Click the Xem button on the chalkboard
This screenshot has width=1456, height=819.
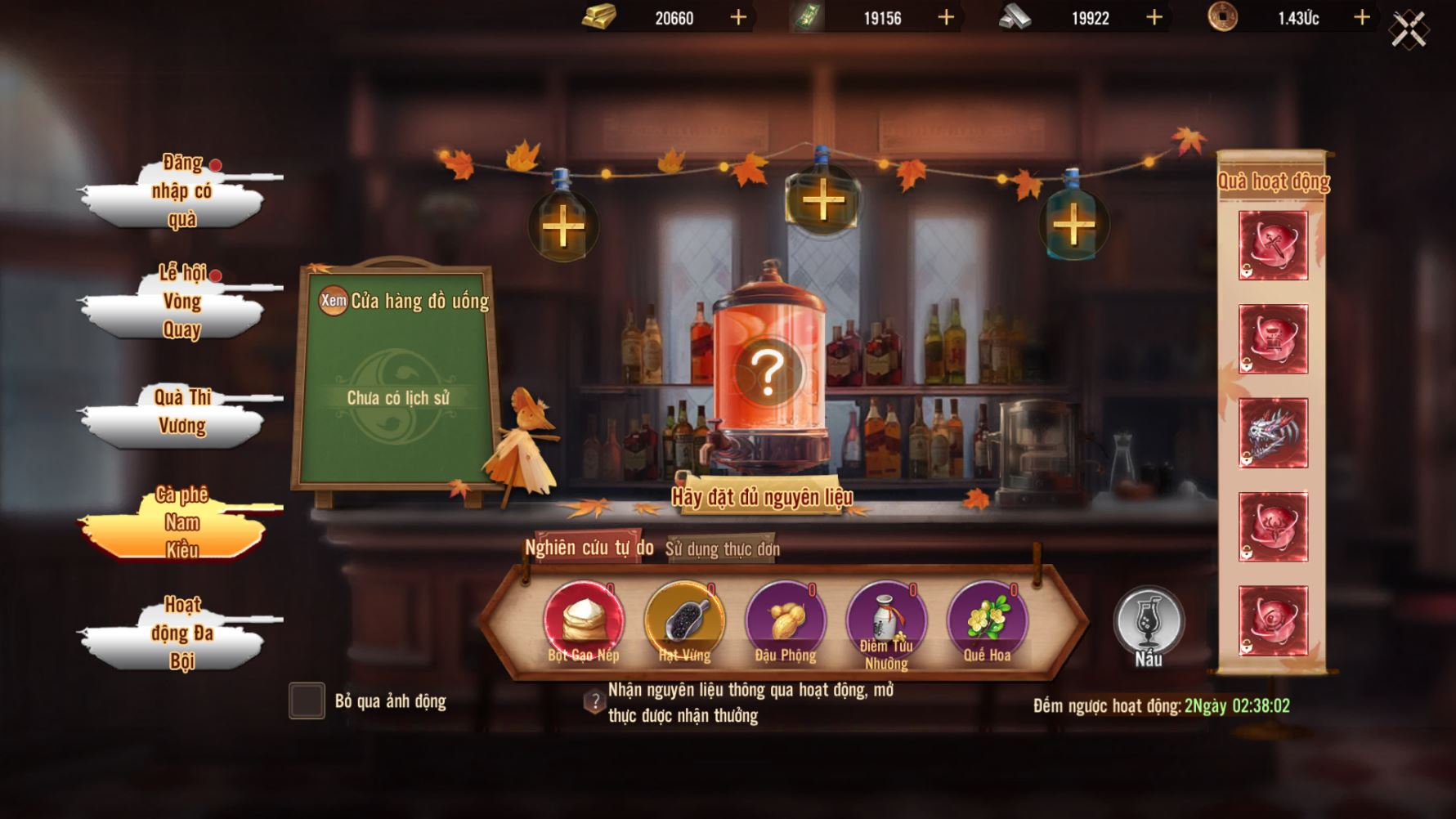click(334, 300)
